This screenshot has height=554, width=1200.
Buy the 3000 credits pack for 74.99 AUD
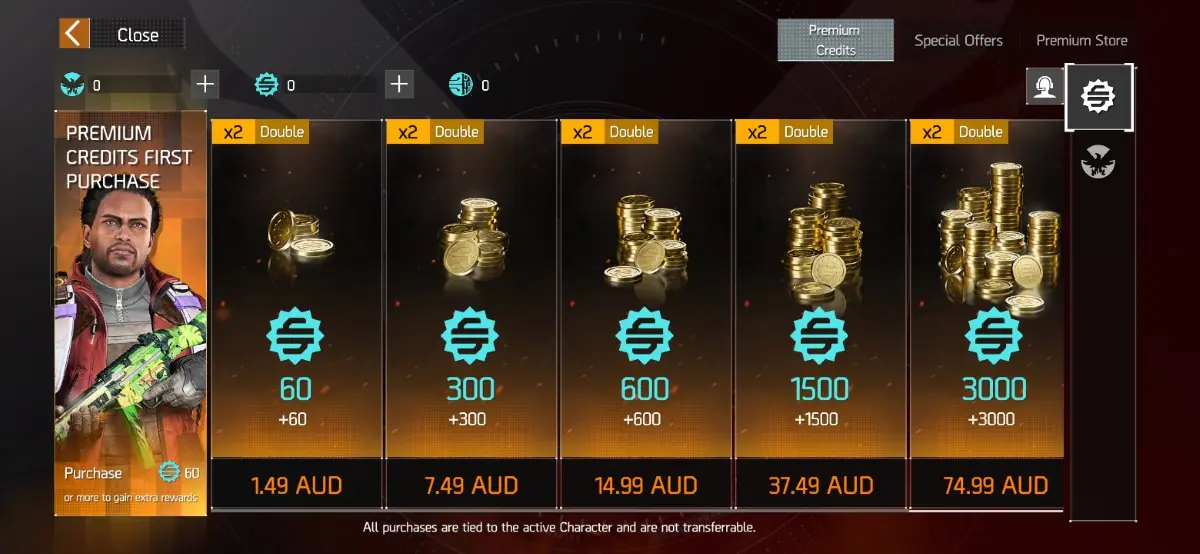tap(995, 486)
